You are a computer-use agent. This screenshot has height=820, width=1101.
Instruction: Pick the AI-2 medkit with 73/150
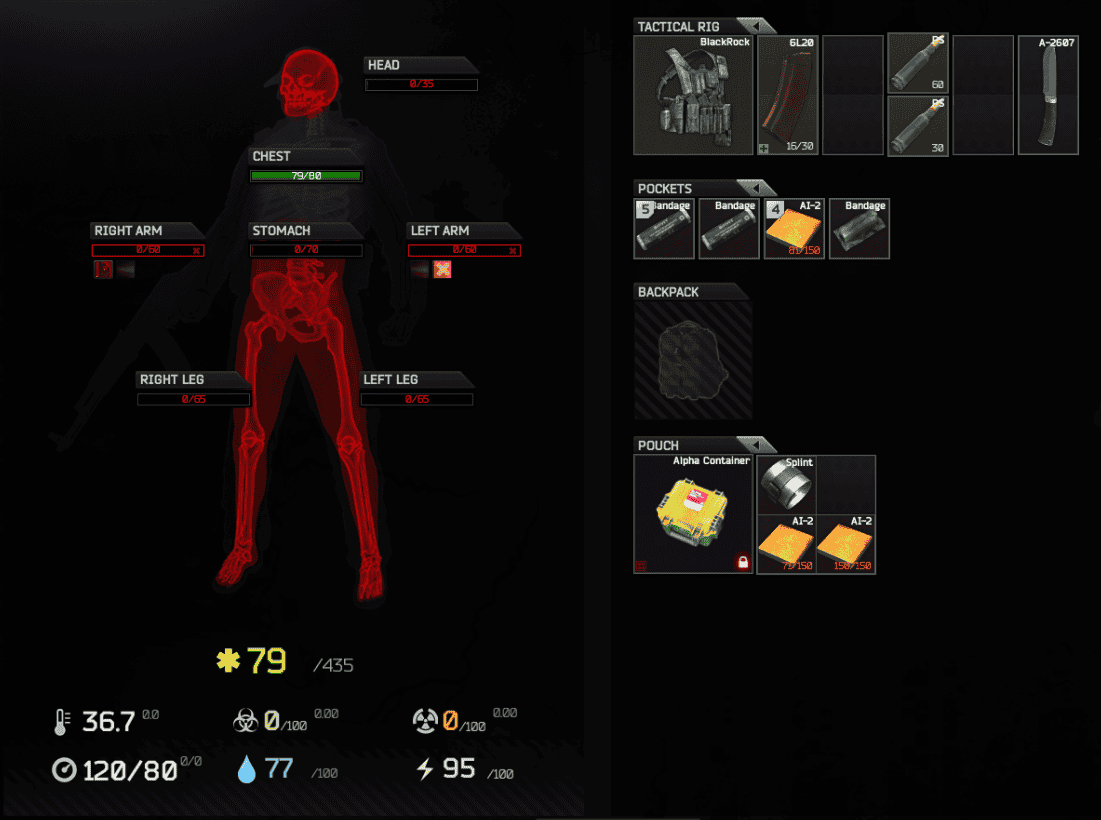[x=786, y=545]
